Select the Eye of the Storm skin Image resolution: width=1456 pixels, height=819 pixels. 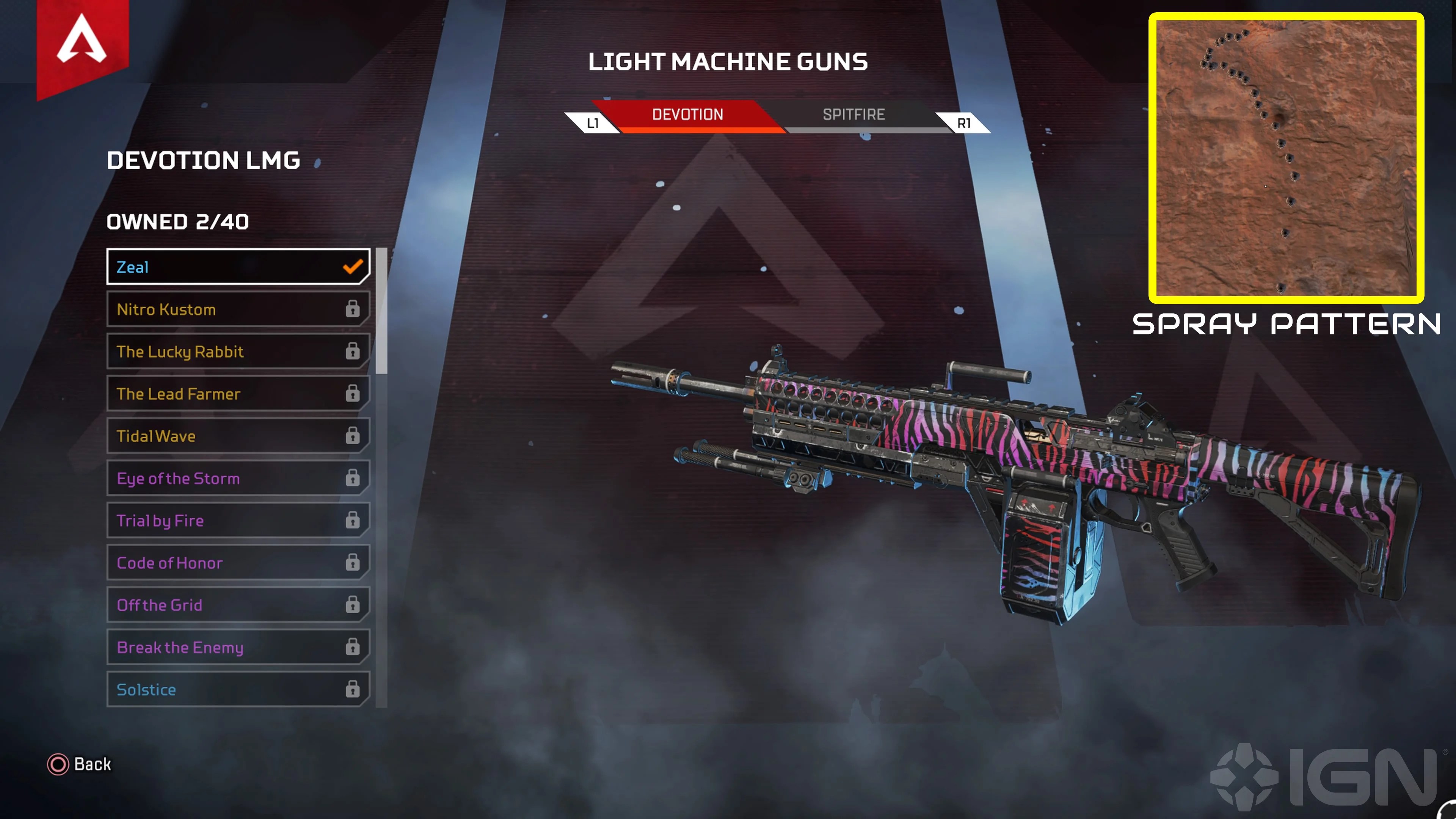point(237,478)
